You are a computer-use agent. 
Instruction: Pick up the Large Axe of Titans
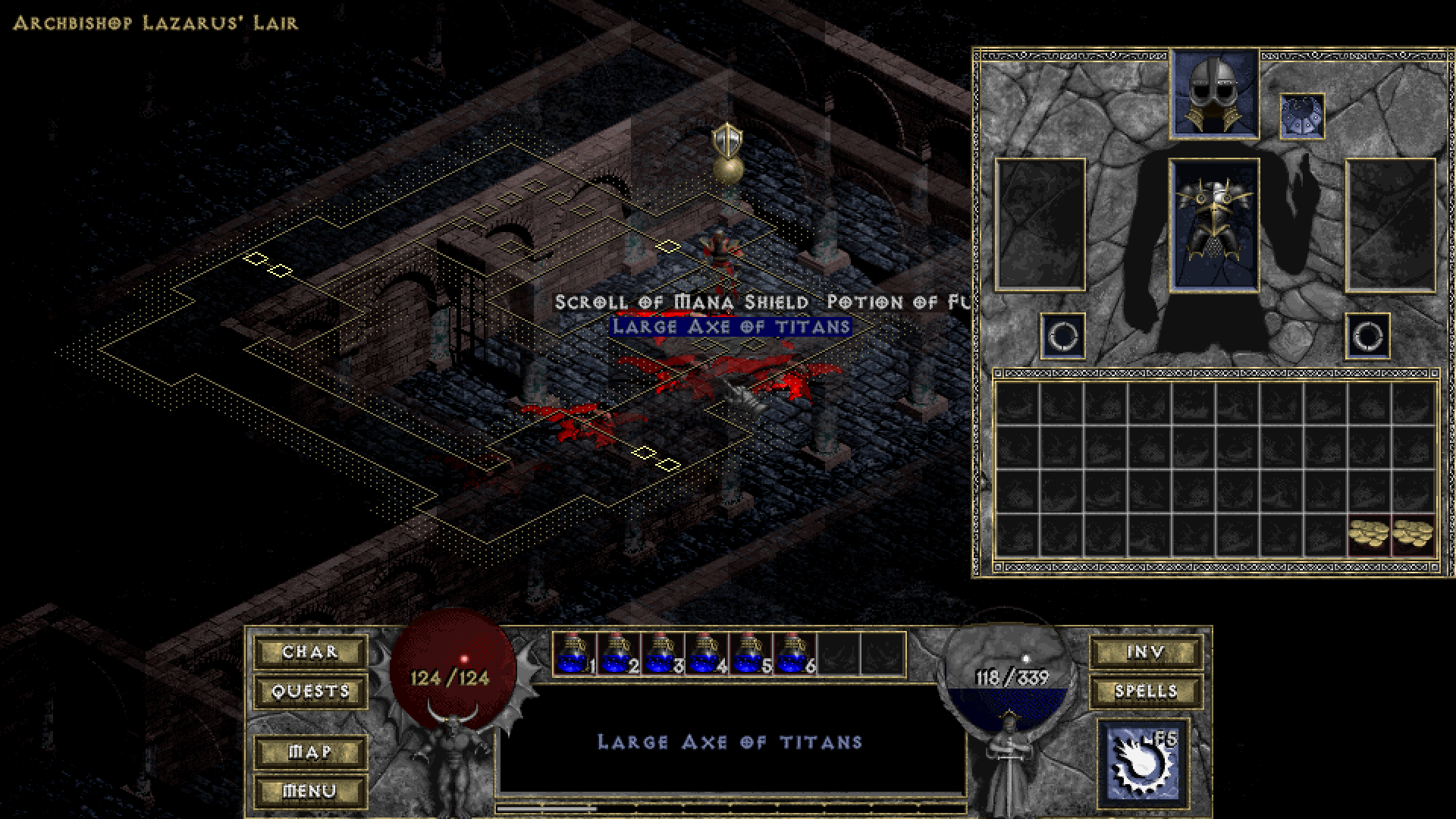(x=732, y=327)
